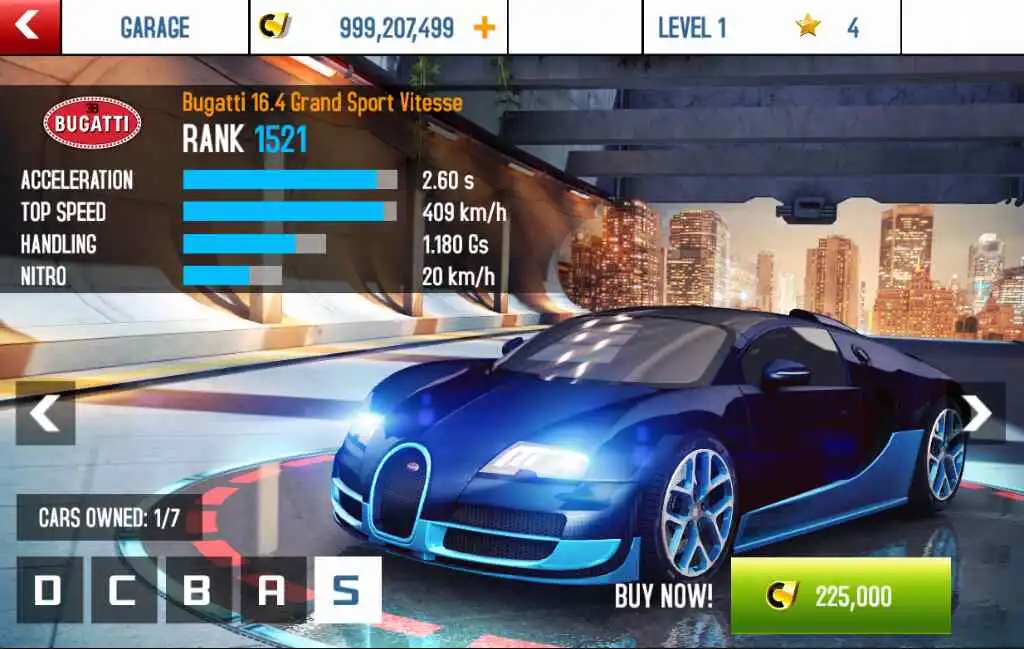Add more credits with the plus icon
The height and width of the screenshot is (649, 1024).
click(x=484, y=27)
